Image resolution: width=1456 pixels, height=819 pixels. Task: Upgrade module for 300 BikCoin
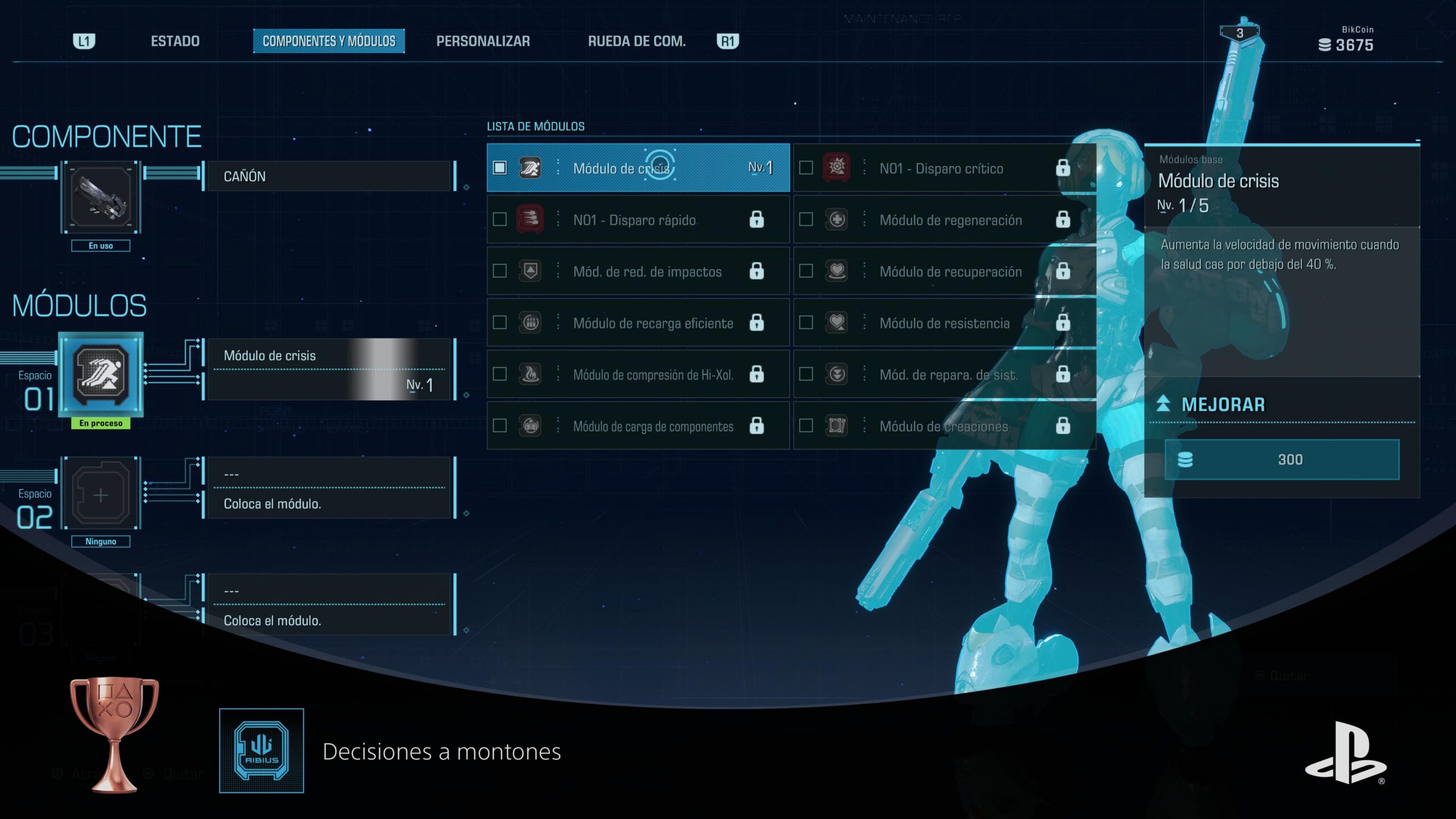tap(1282, 460)
